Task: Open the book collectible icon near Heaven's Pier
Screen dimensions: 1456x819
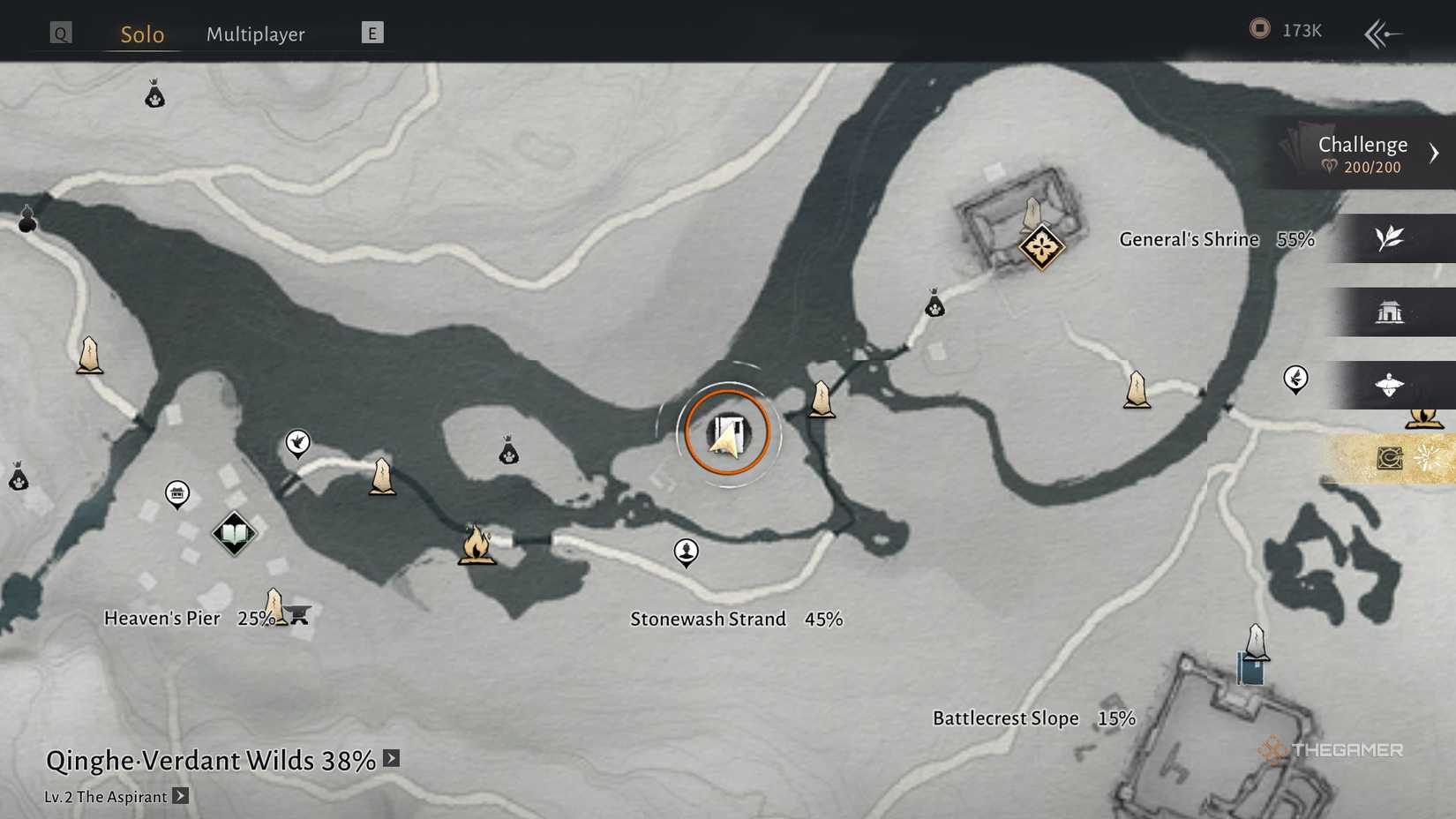Action: pyautogui.click(x=232, y=533)
